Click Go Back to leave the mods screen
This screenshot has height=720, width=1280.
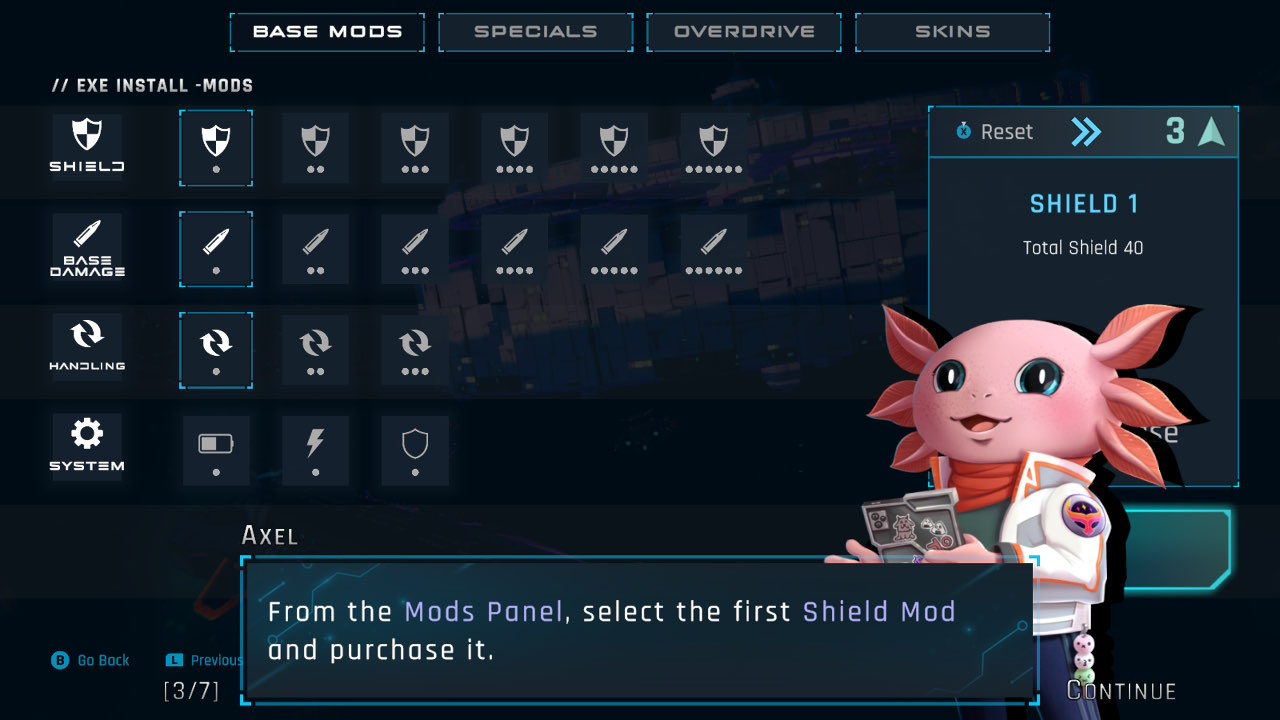click(x=91, y=660)
